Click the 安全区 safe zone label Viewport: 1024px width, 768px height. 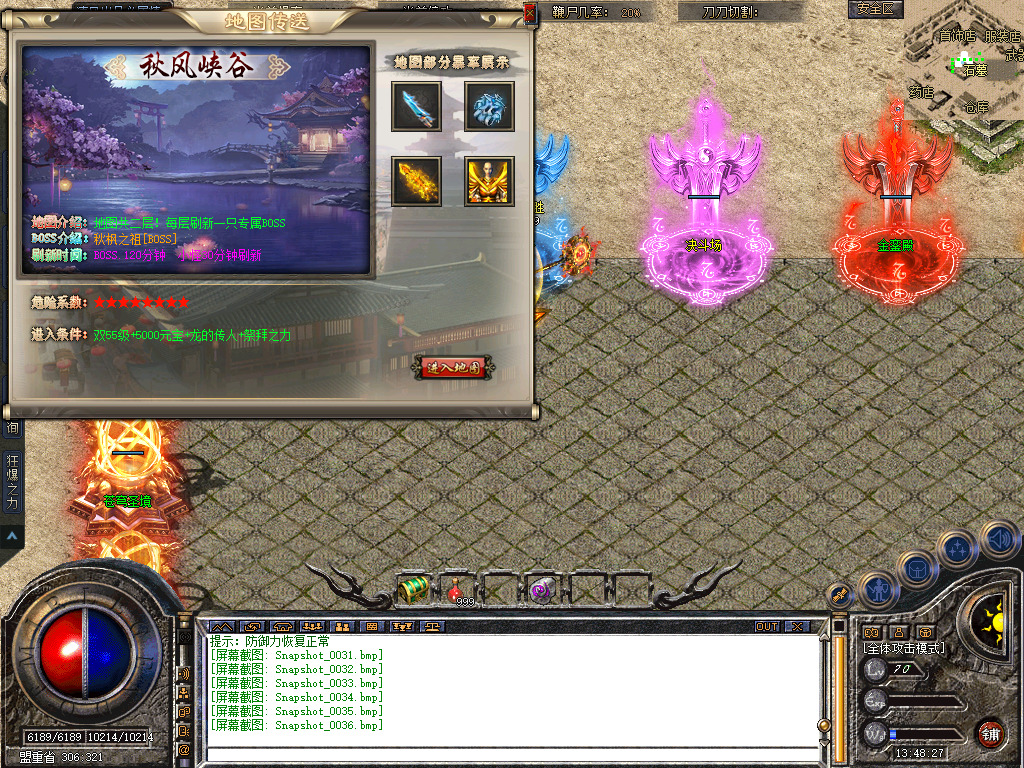click(876, 9)
